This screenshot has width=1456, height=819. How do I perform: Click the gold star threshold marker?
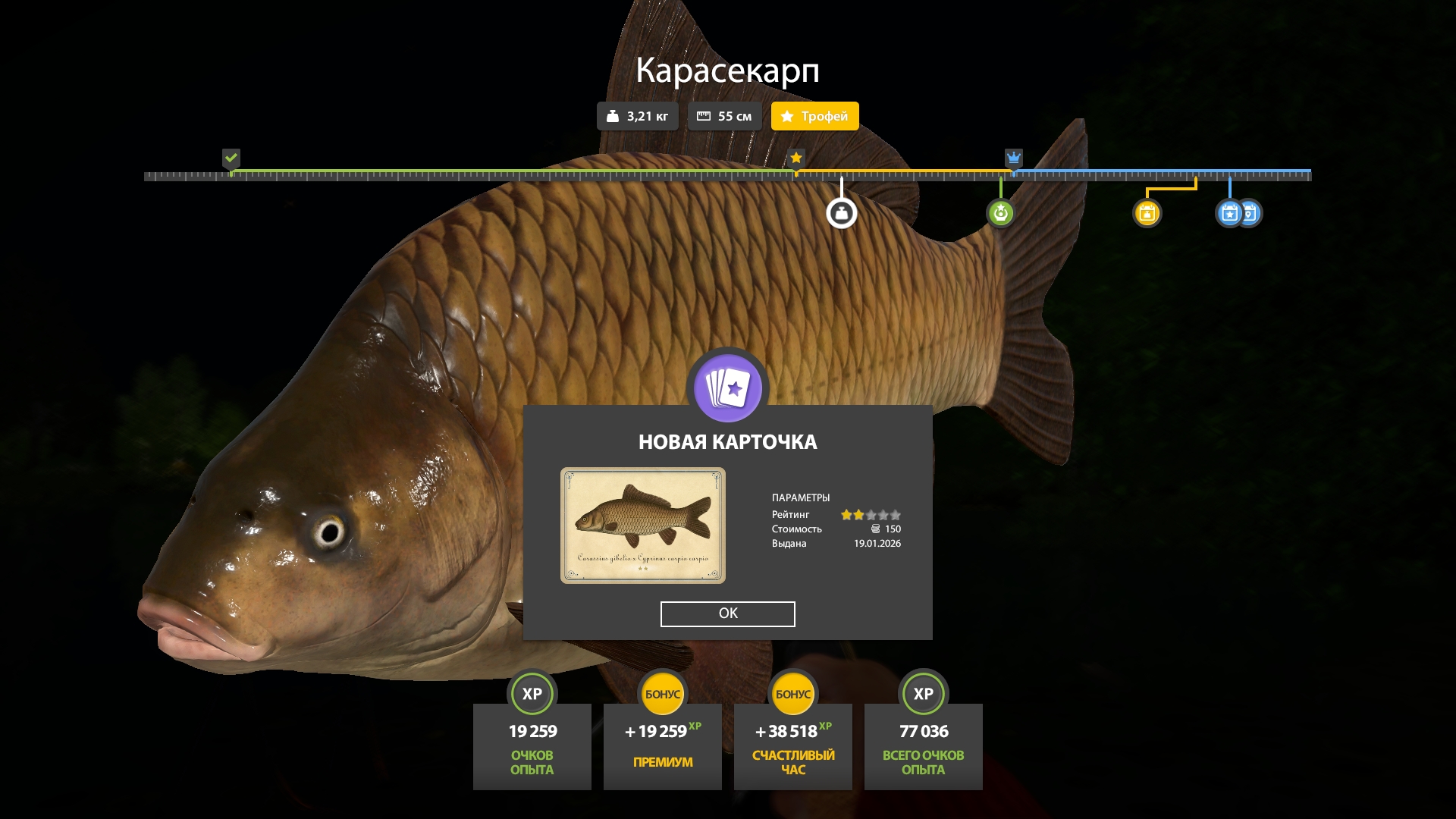click(795, 158)
